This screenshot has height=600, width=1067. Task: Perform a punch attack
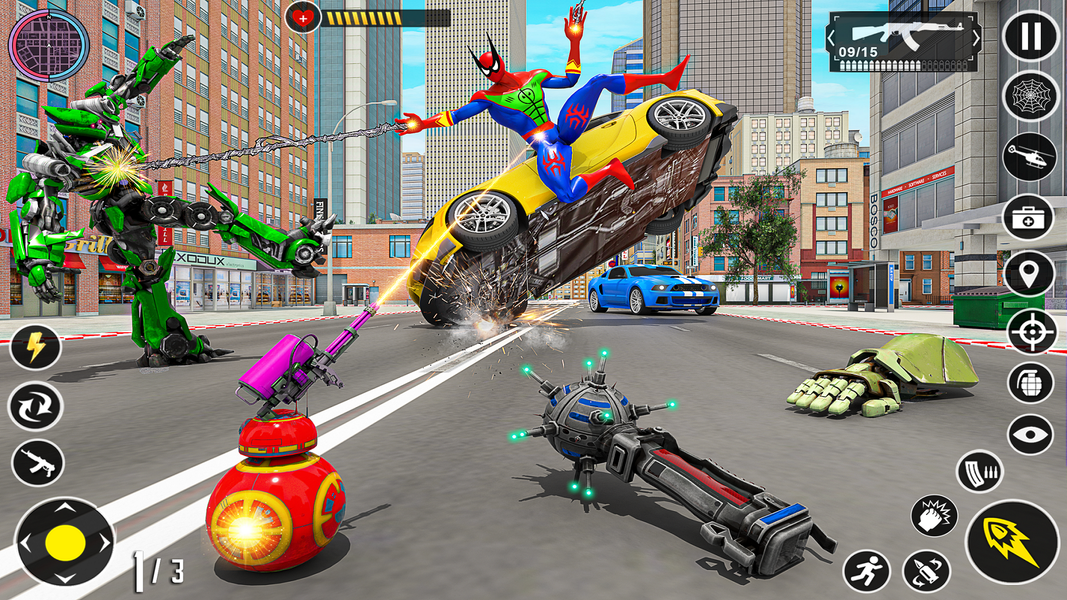pos(934,516)
